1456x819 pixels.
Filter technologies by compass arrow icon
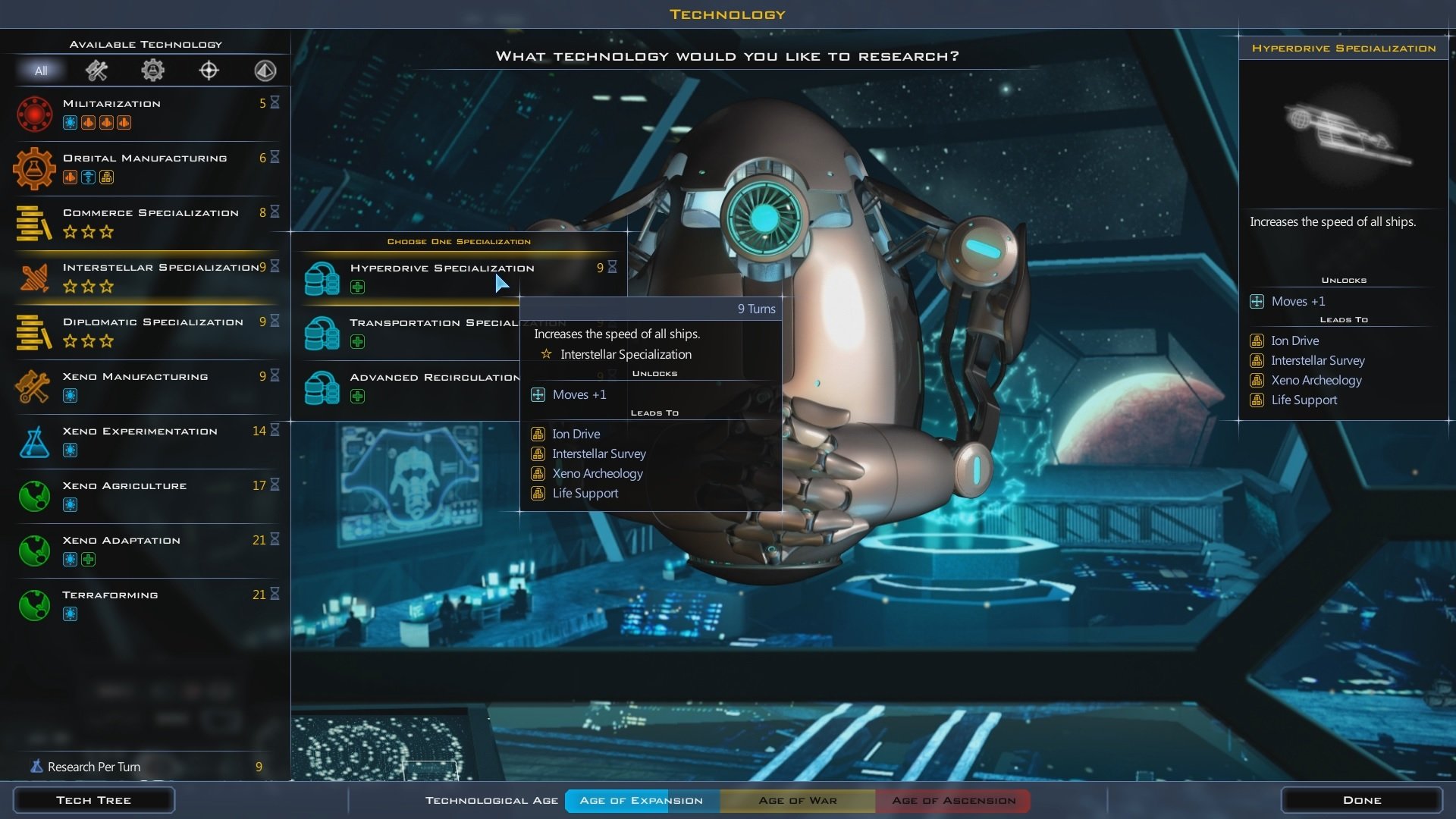pyautogui.click(x=265, y=71)
